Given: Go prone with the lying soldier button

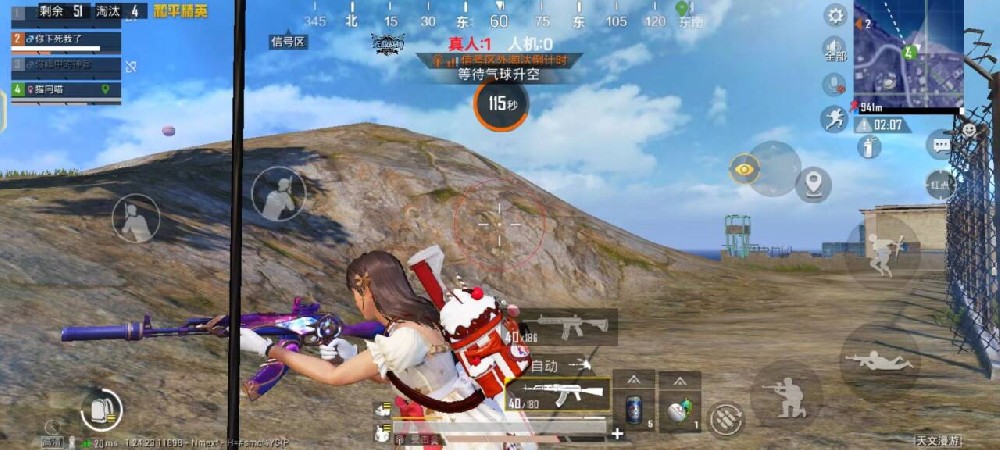Looking at the screenshot, I should (x=879, y=360).
